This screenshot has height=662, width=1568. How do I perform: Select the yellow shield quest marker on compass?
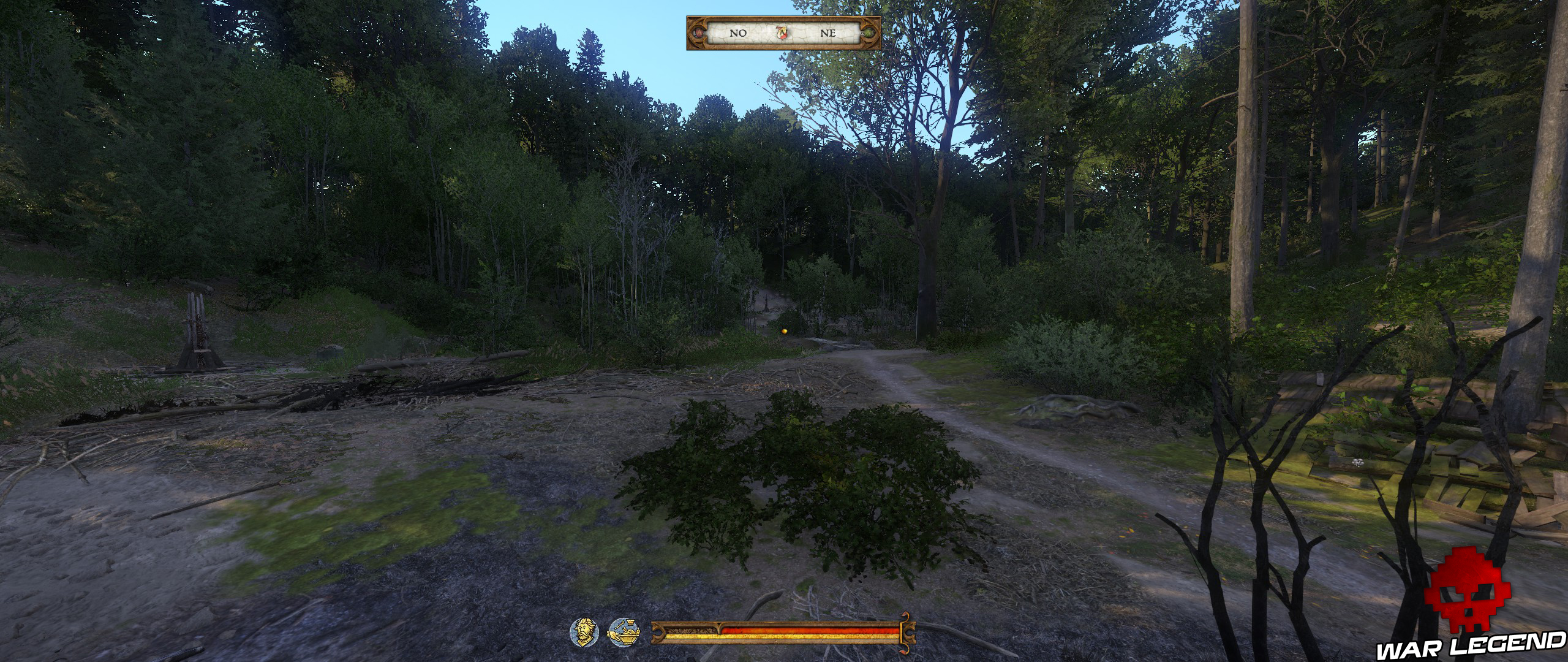[x=782, y=34]
